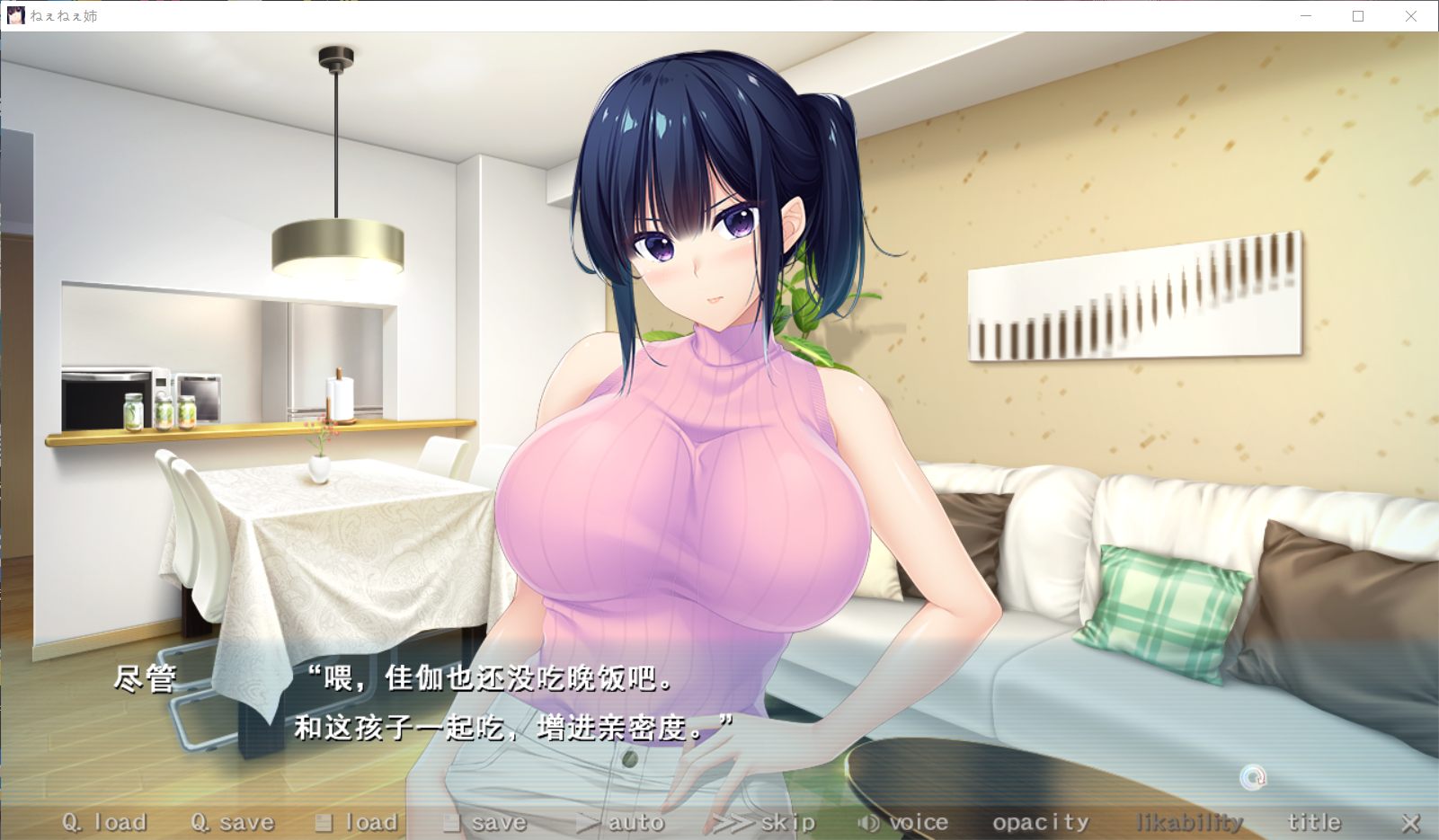Return to the title screen
Image resolution: width=1439 pixels, height=840 pixels.
(1313, 822)
